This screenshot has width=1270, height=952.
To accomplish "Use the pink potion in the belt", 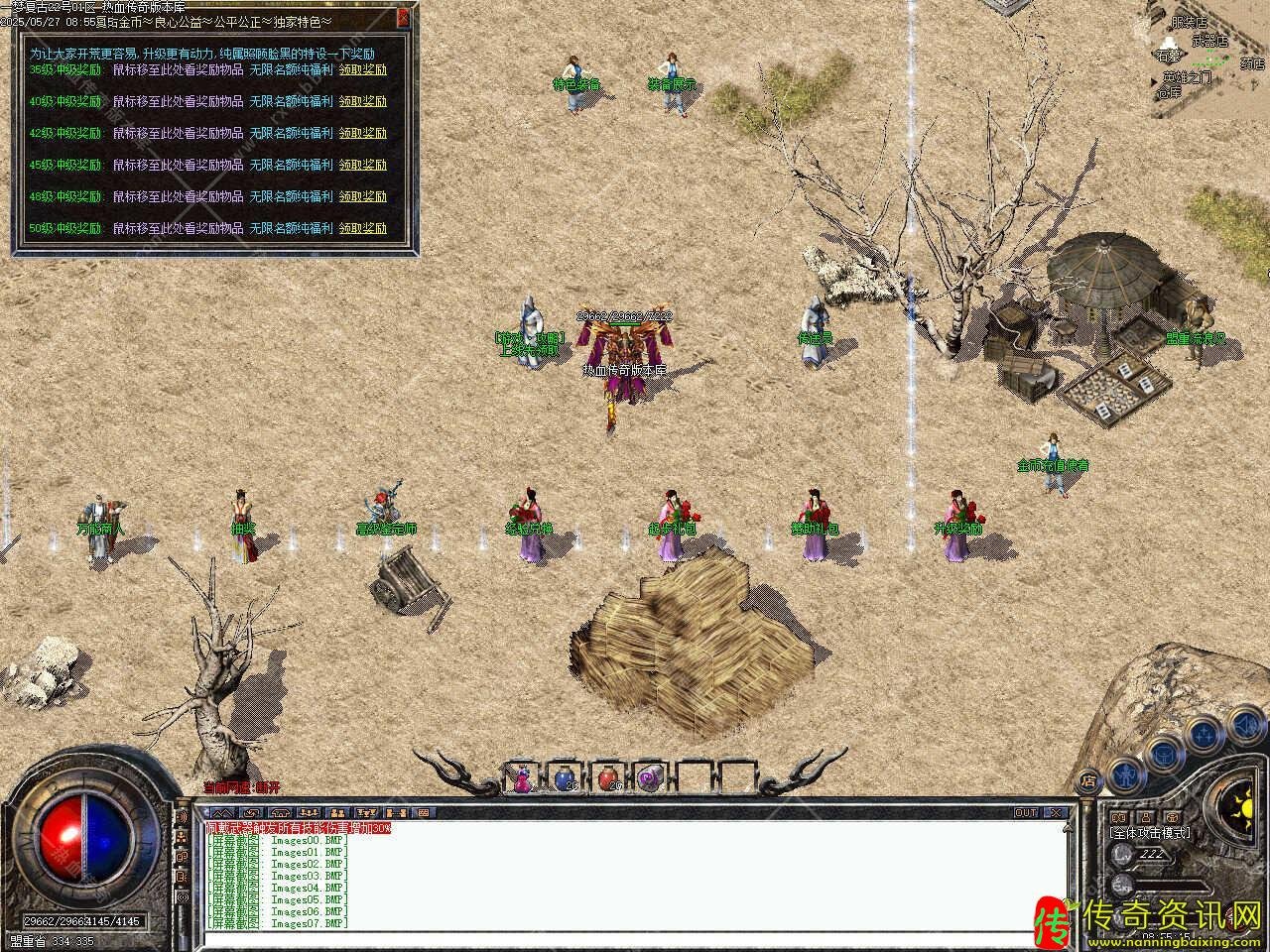I will pos(522,778).
